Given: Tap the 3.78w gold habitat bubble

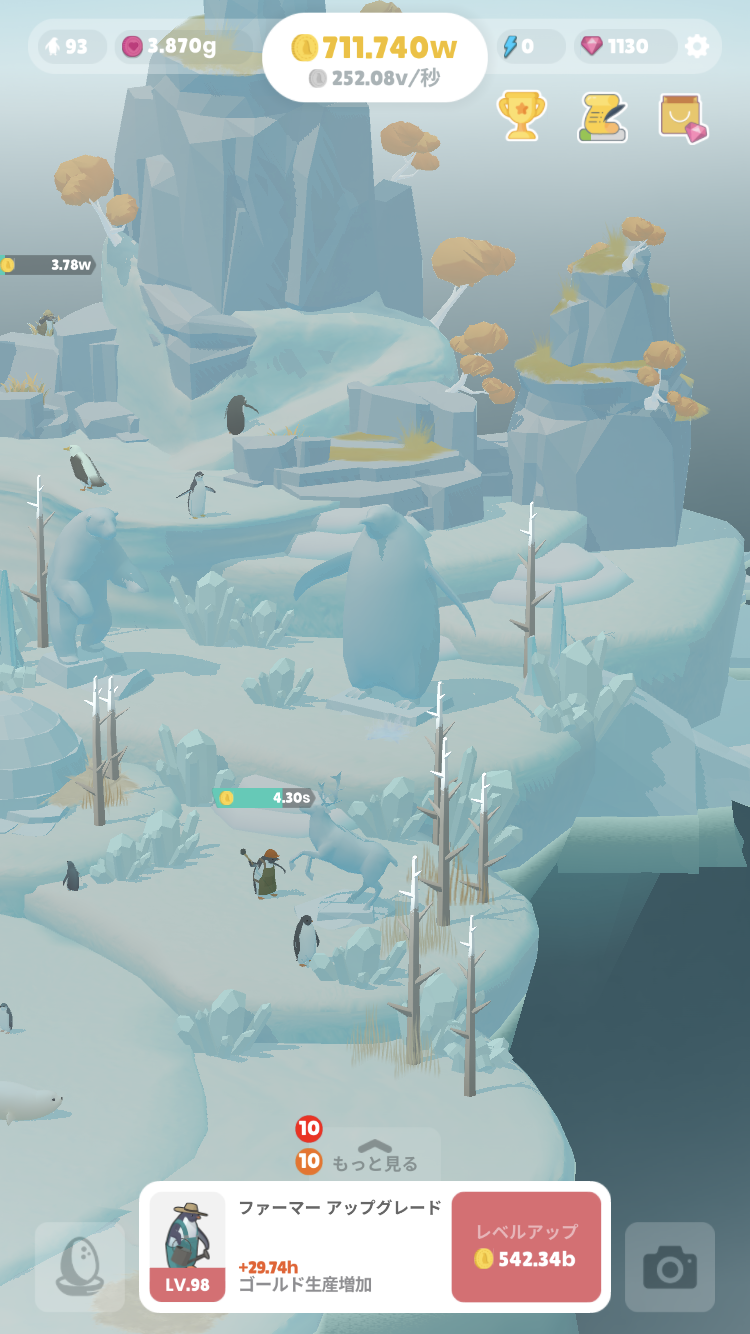Looking at the screenshot, I should pos(48,265).
